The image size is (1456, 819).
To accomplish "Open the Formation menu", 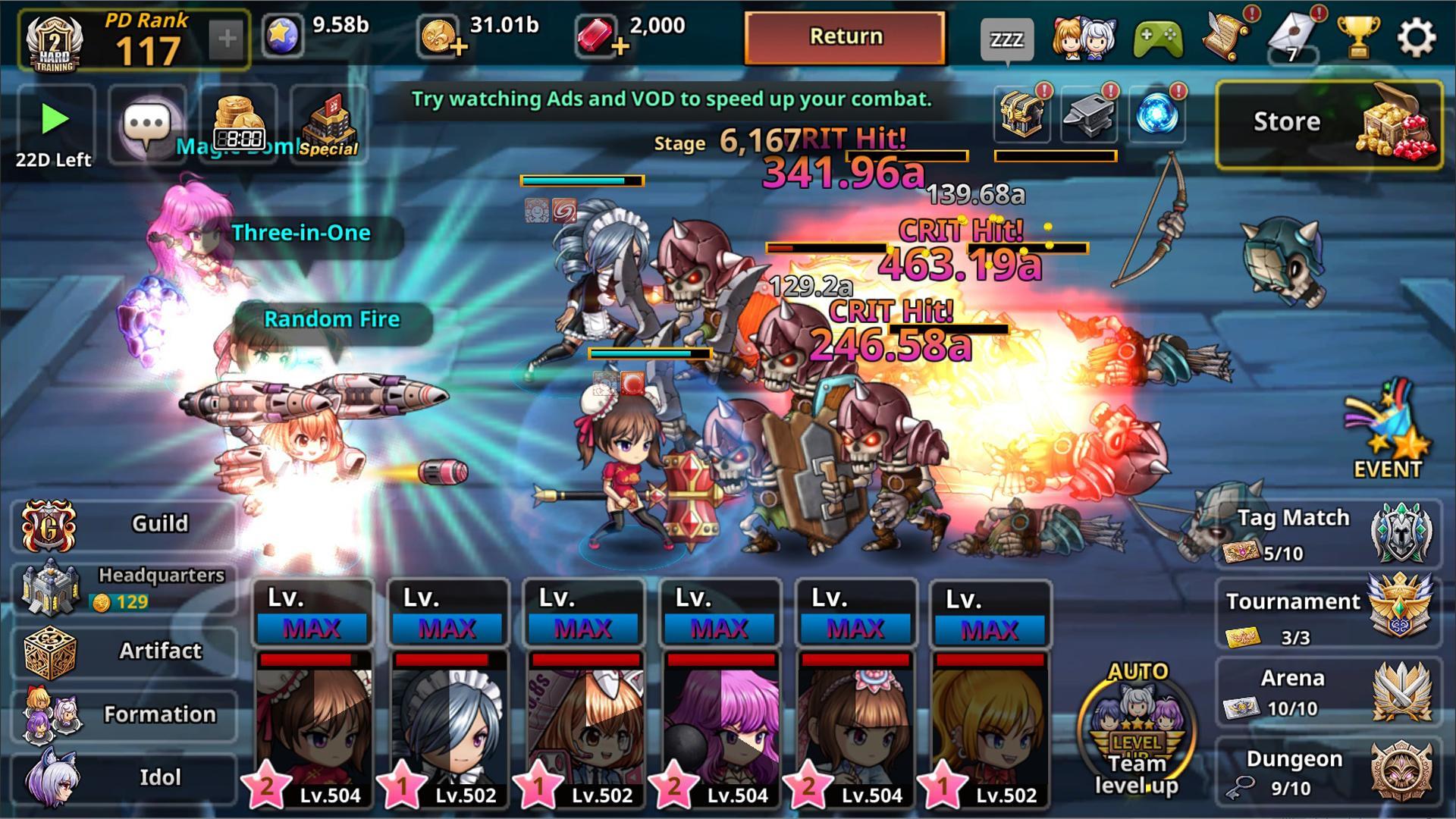I will tap(125, 714).
